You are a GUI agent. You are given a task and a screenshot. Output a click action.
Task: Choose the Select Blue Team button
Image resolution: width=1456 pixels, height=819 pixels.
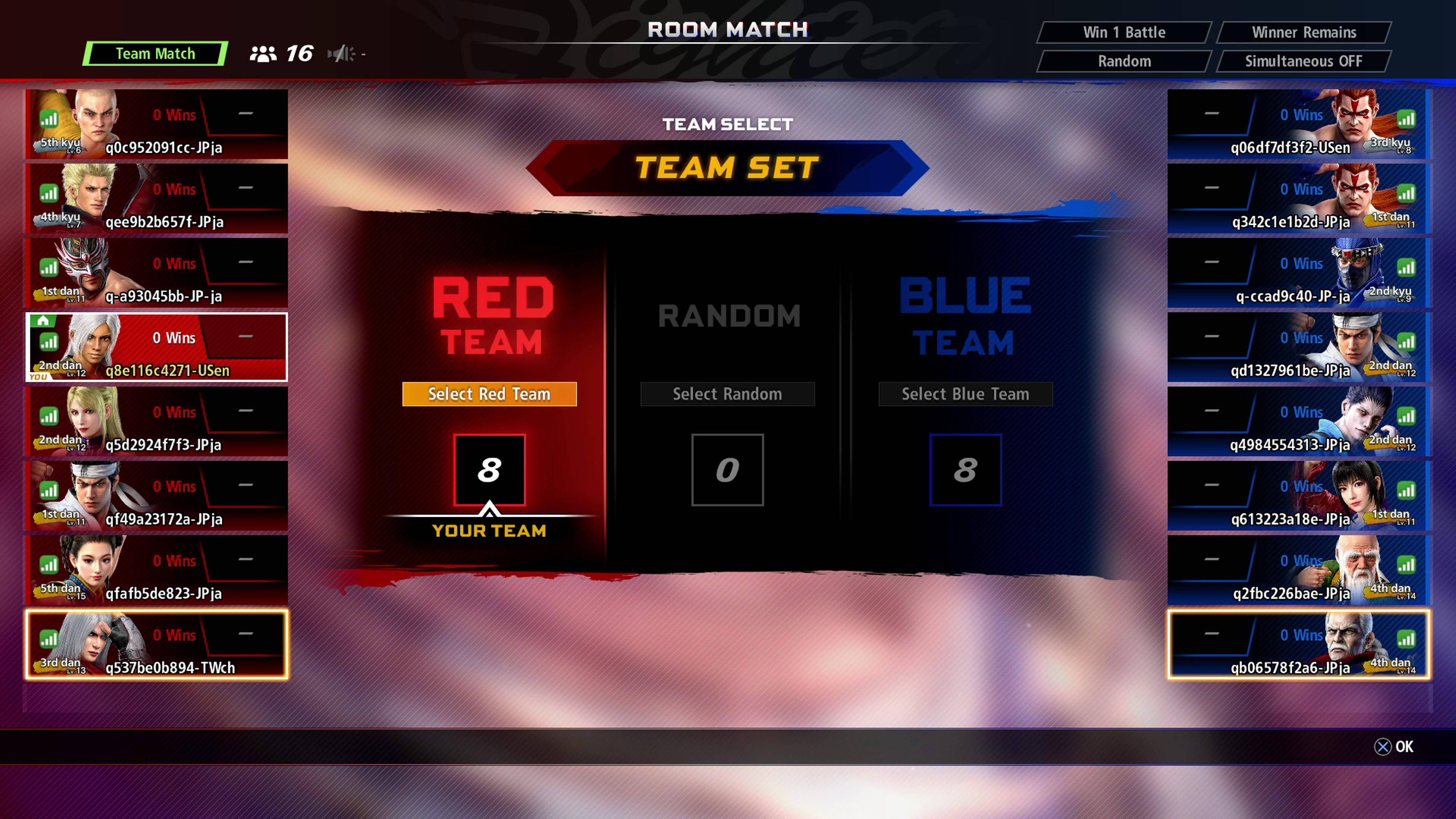tap(965, 394)
